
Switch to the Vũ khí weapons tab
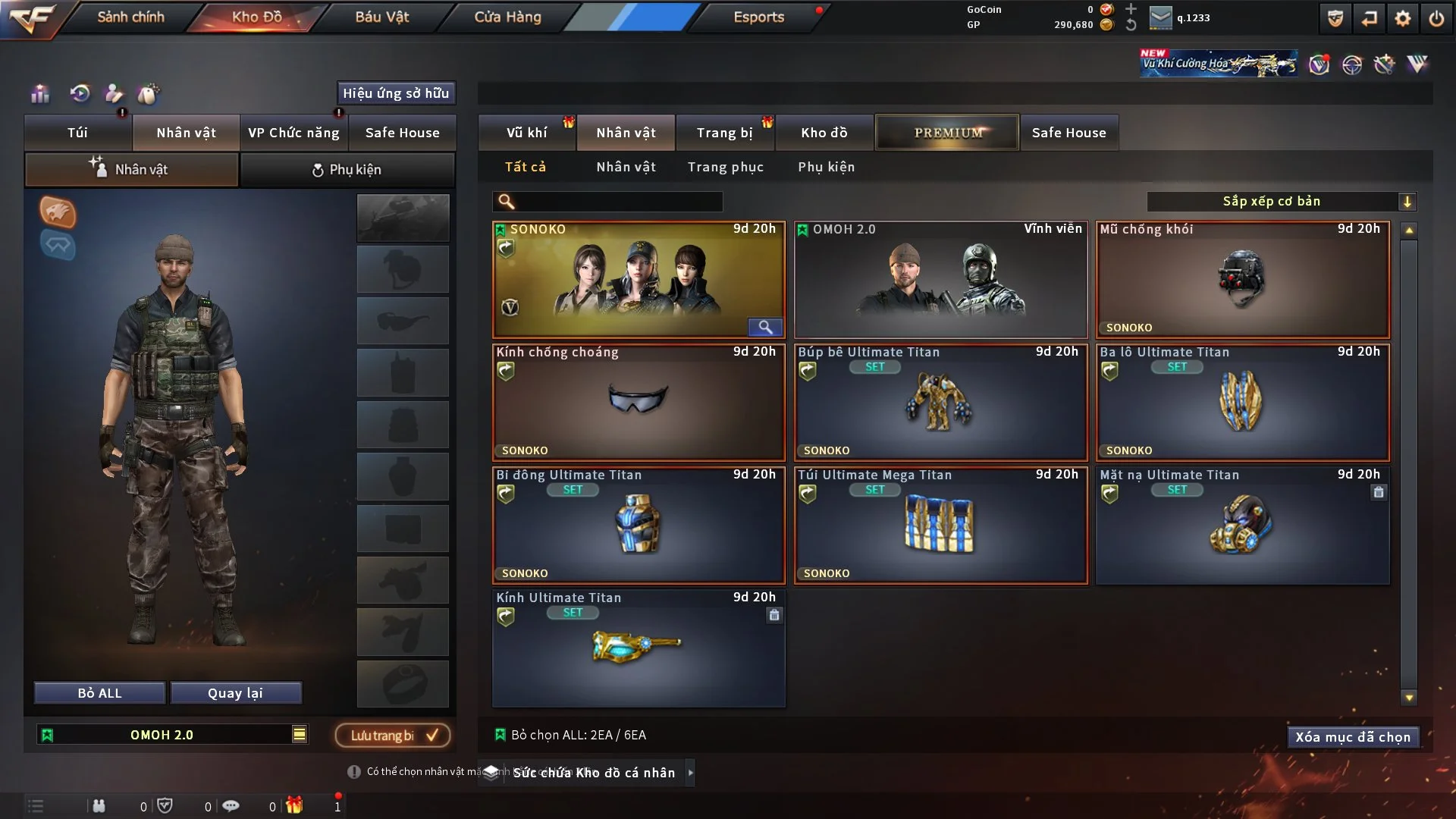(x=526, y=133)
